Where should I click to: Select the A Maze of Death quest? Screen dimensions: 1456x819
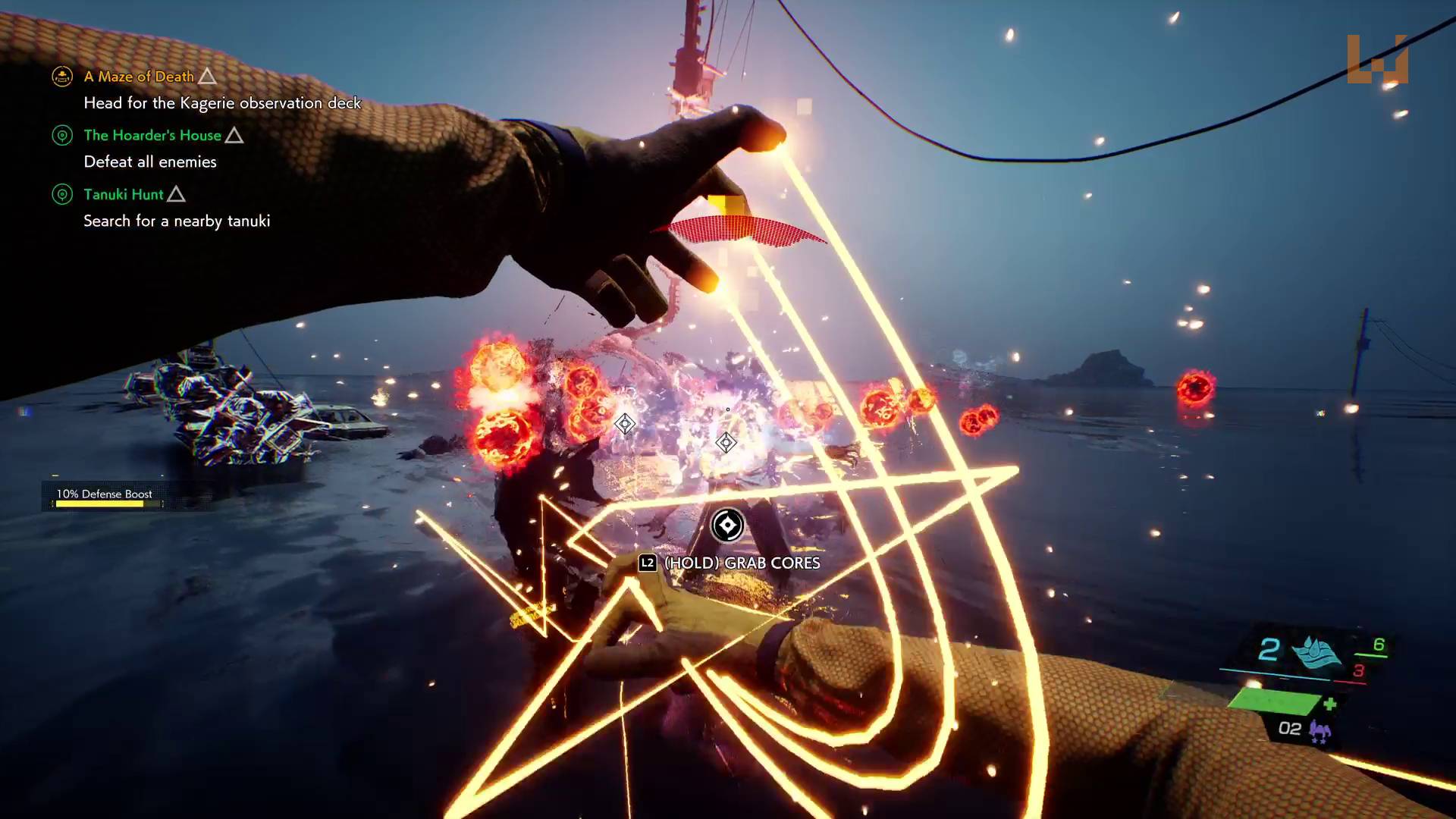pyautogui.click(x=139, y=77)
